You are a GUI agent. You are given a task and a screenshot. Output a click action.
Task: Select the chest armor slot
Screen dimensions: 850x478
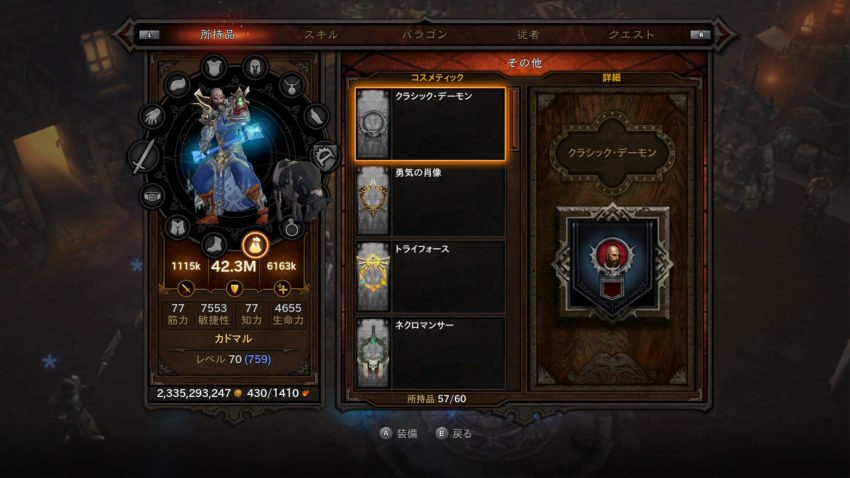click(215, 69)
